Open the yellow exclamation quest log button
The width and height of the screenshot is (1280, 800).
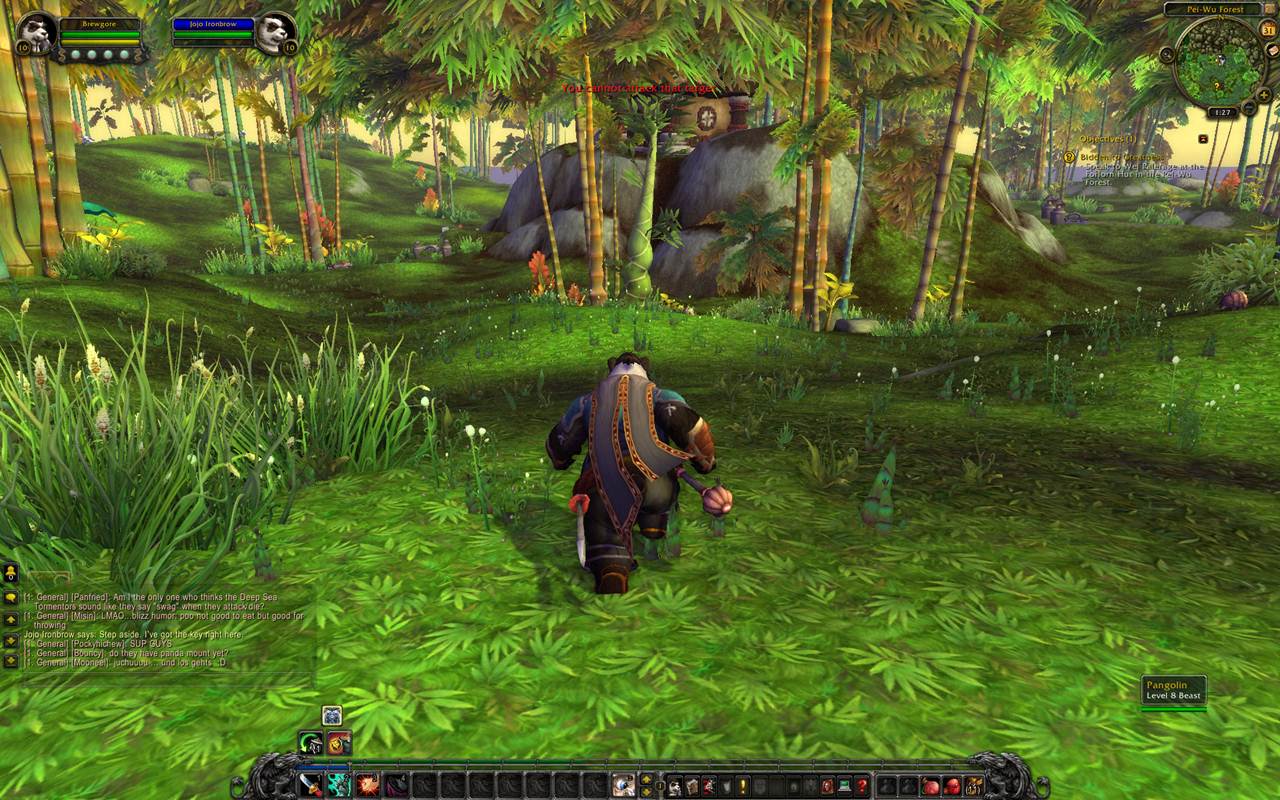(x=742, y=786)
